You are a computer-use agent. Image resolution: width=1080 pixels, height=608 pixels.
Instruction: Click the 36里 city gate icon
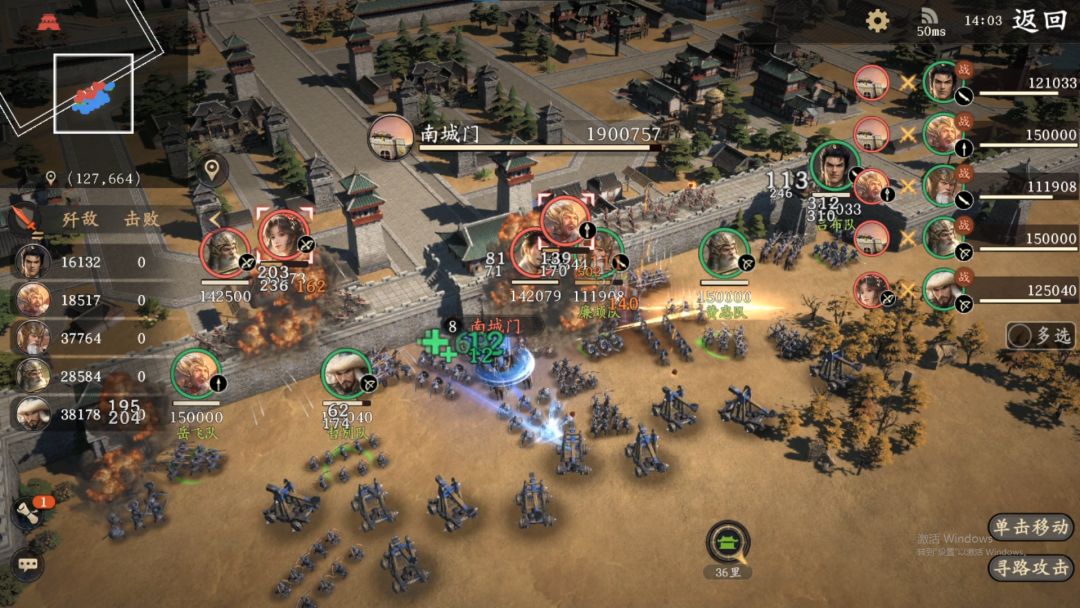(727, 542)
